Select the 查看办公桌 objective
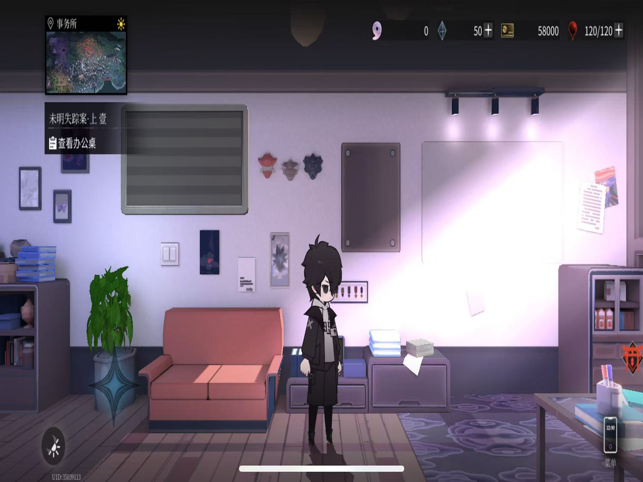Screen dimensions: 643x482 (x=73, y=144)
